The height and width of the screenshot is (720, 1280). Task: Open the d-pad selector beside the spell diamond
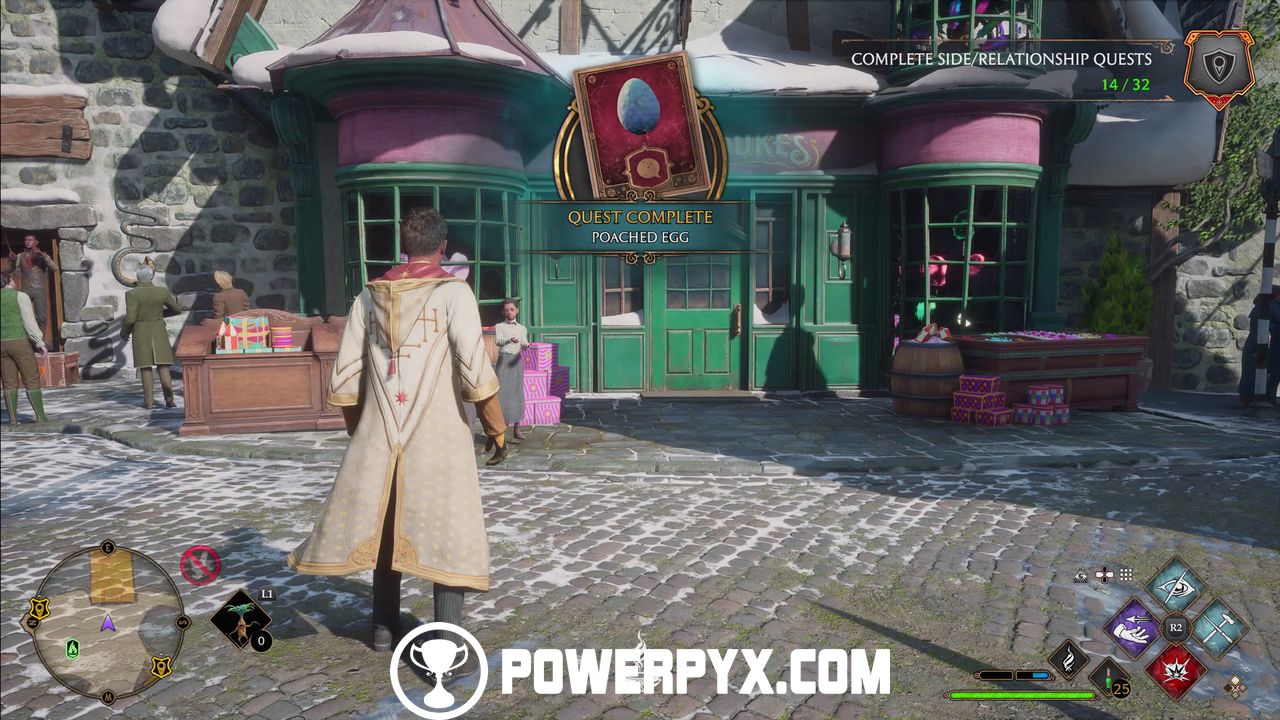click(1104, 575)
